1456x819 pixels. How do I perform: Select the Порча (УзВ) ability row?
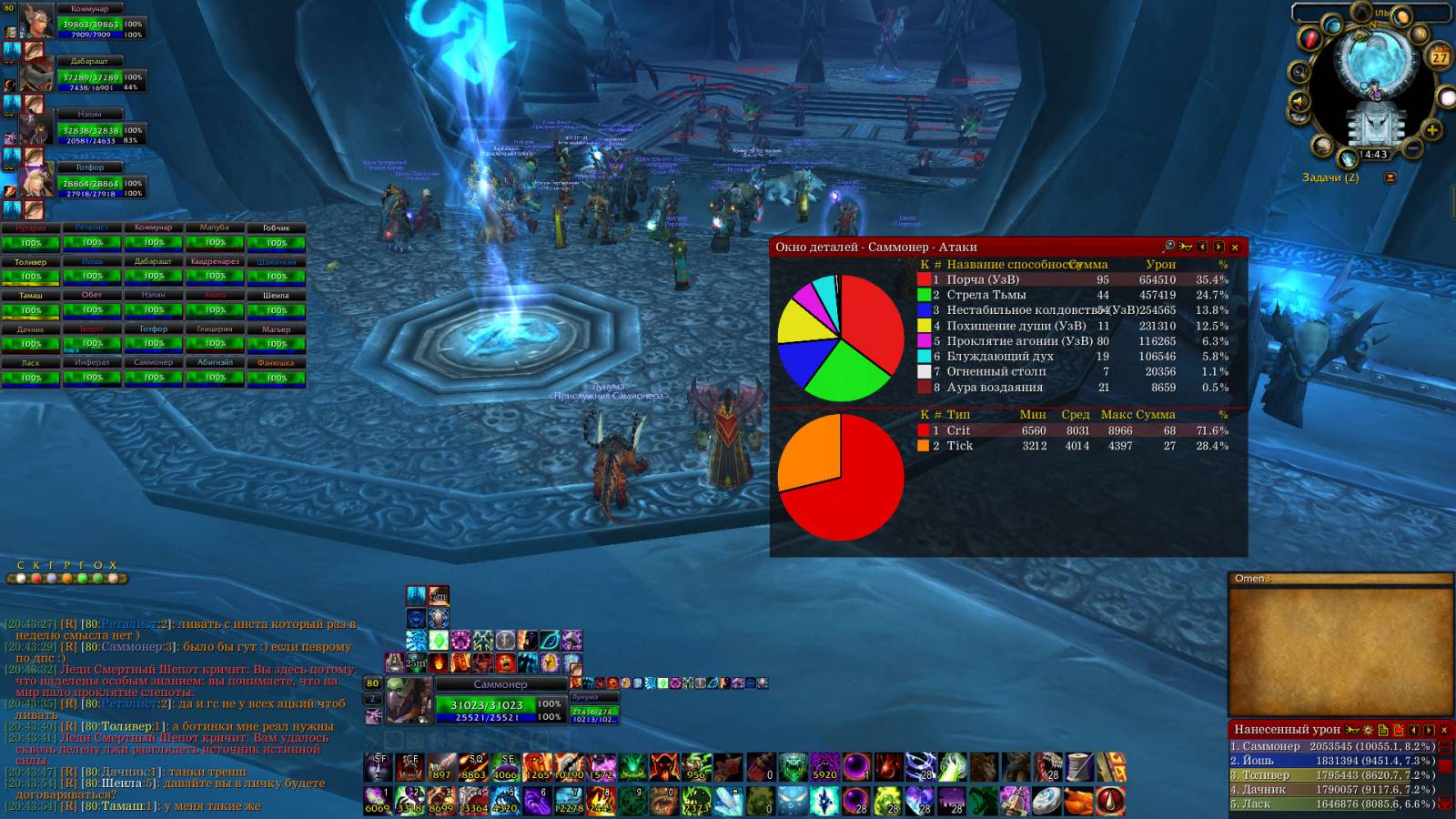(1074, 279)
